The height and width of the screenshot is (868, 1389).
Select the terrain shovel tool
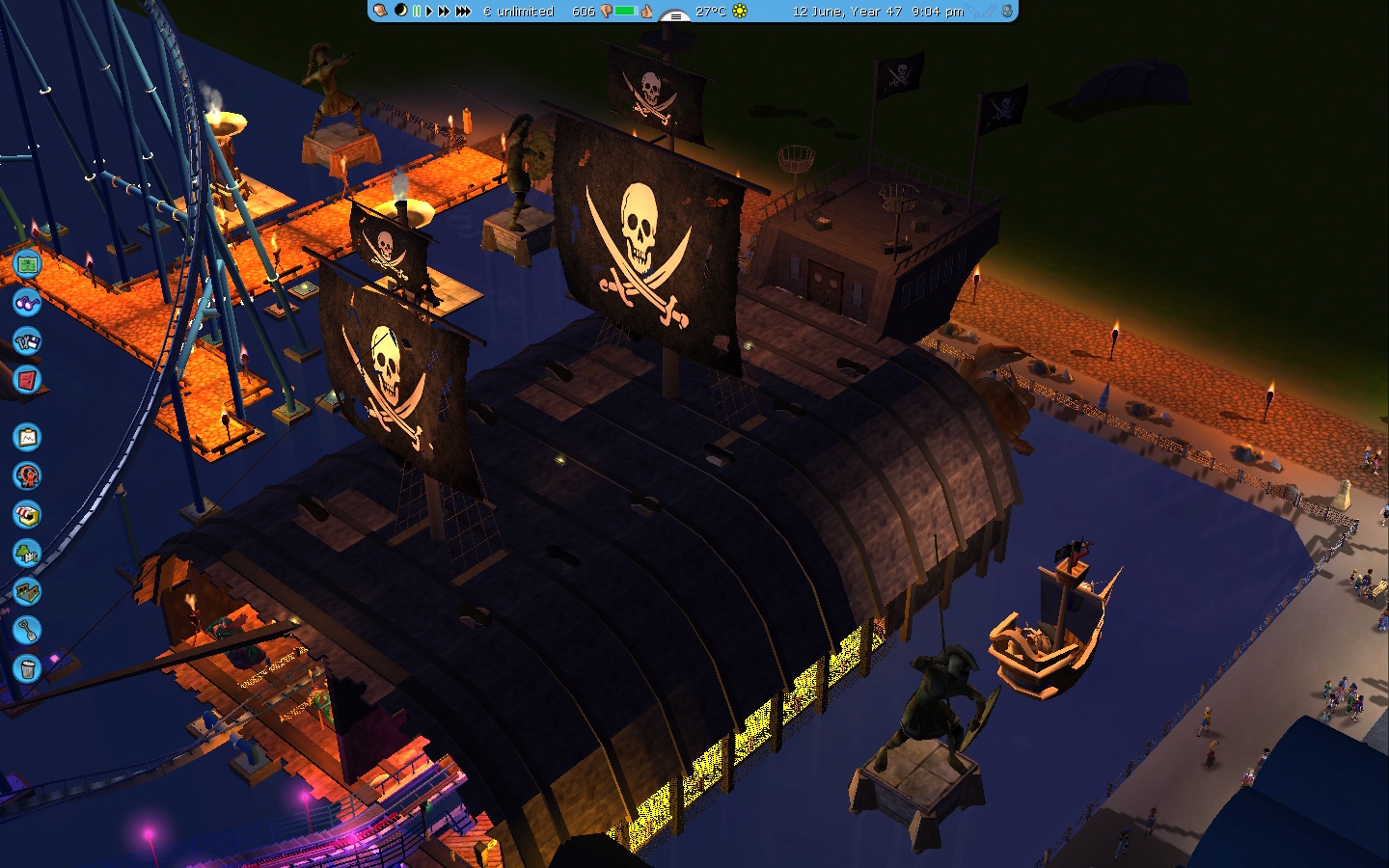point(27,631)
